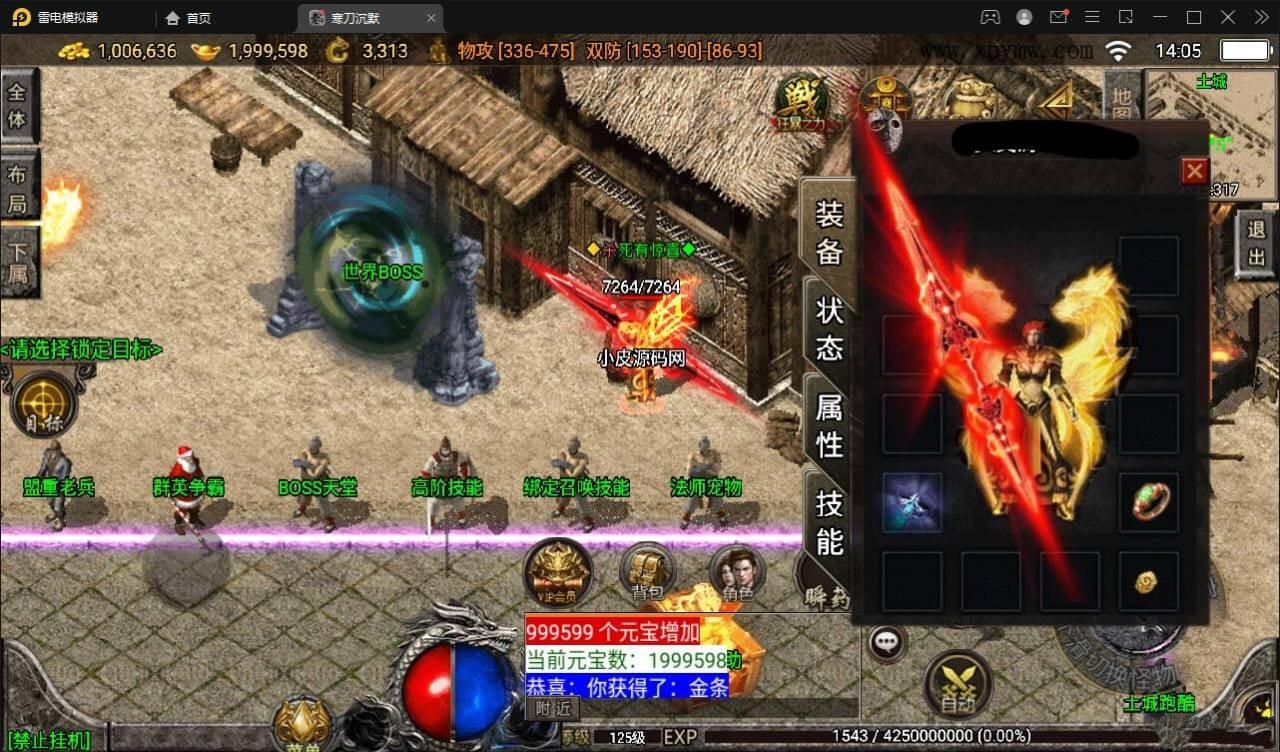
Task: Open the VIP会员 panel
Action: coord(558,573)
